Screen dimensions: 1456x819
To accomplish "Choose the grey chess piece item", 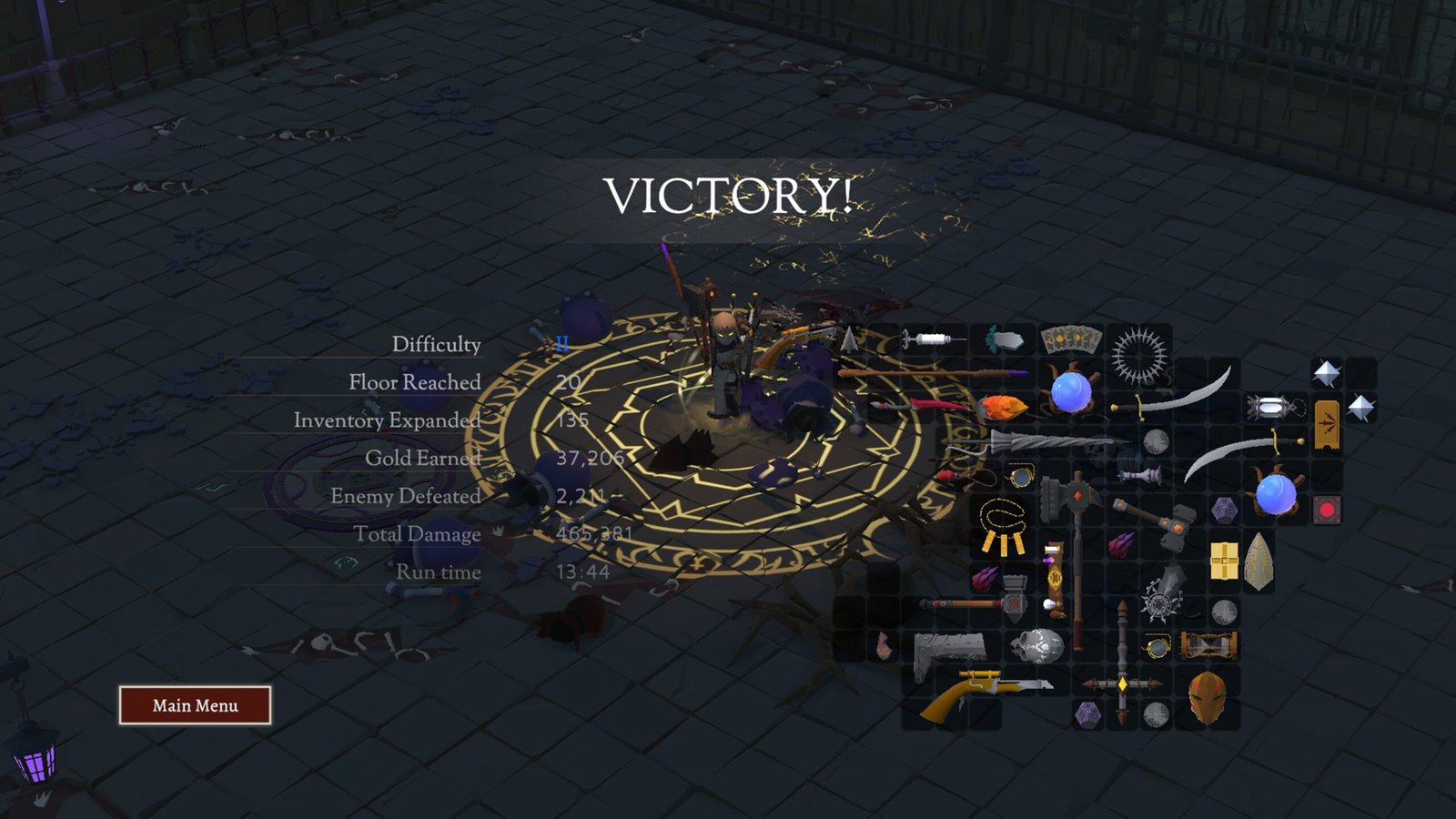I will [1140, 475].
